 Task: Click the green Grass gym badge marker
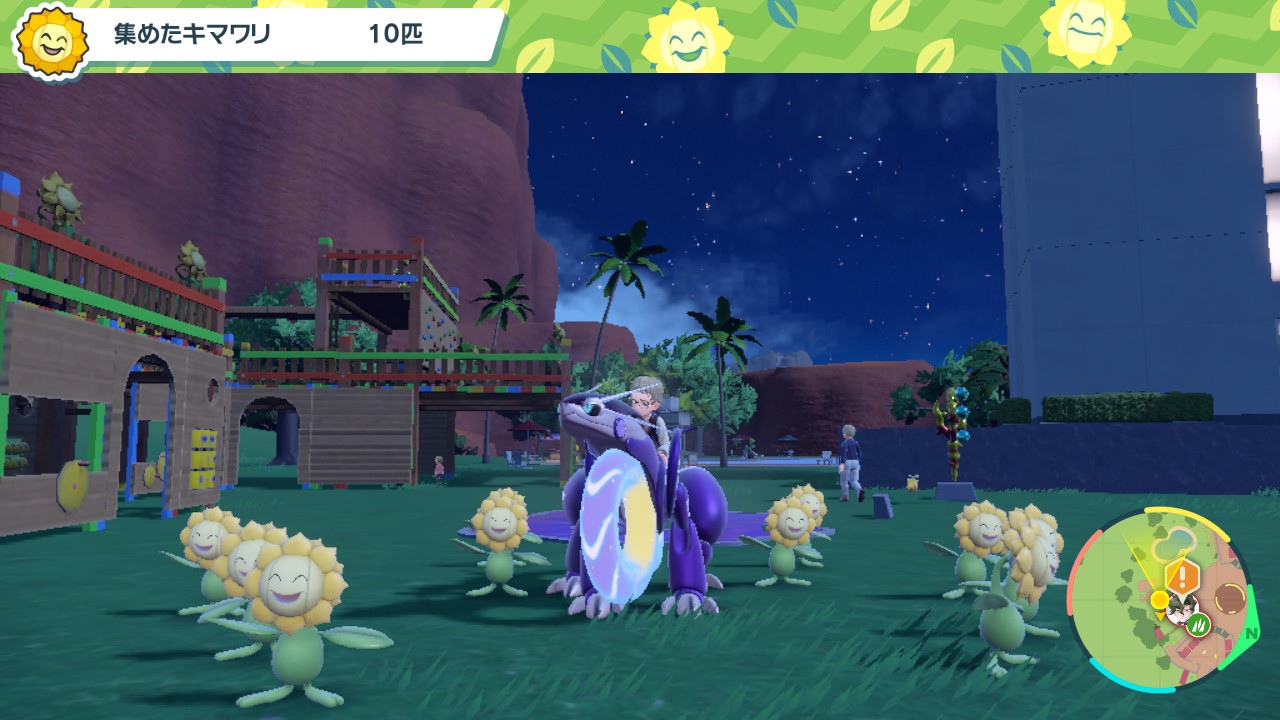pyautogui.click(x=1198, y=626)
